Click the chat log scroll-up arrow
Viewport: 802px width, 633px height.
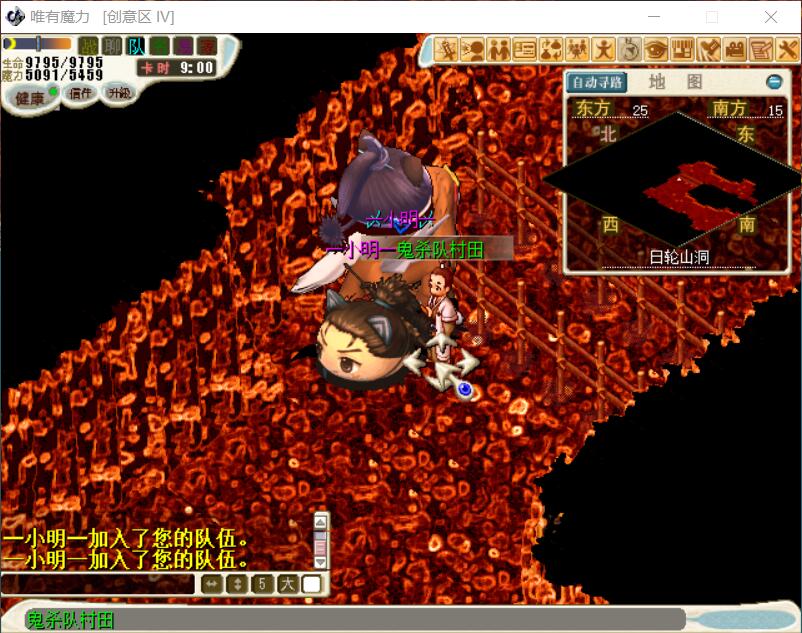click(x=321, y=520)
